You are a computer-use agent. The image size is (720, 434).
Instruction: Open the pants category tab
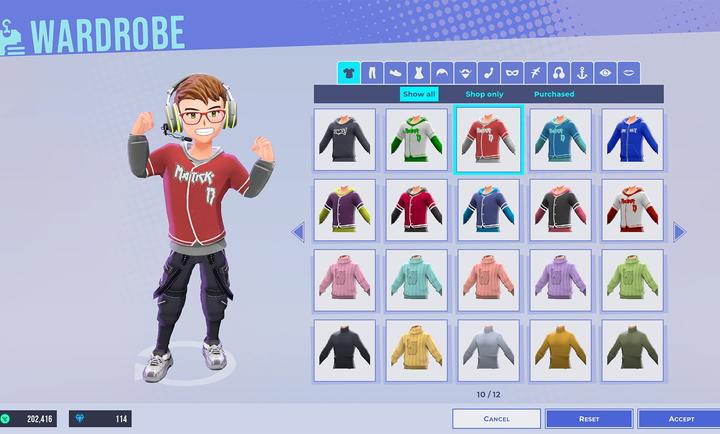pyautogui.click(x=372, y=73)
